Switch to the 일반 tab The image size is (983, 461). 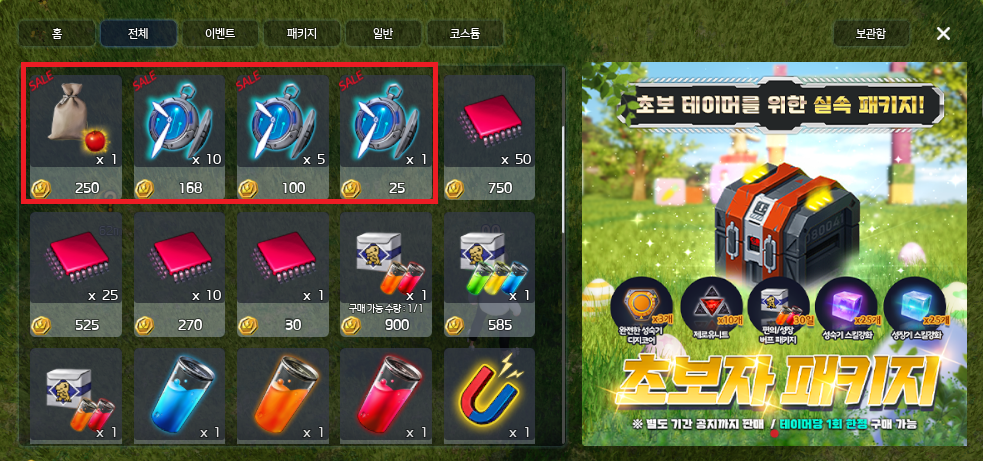click(x=383, y=33)
